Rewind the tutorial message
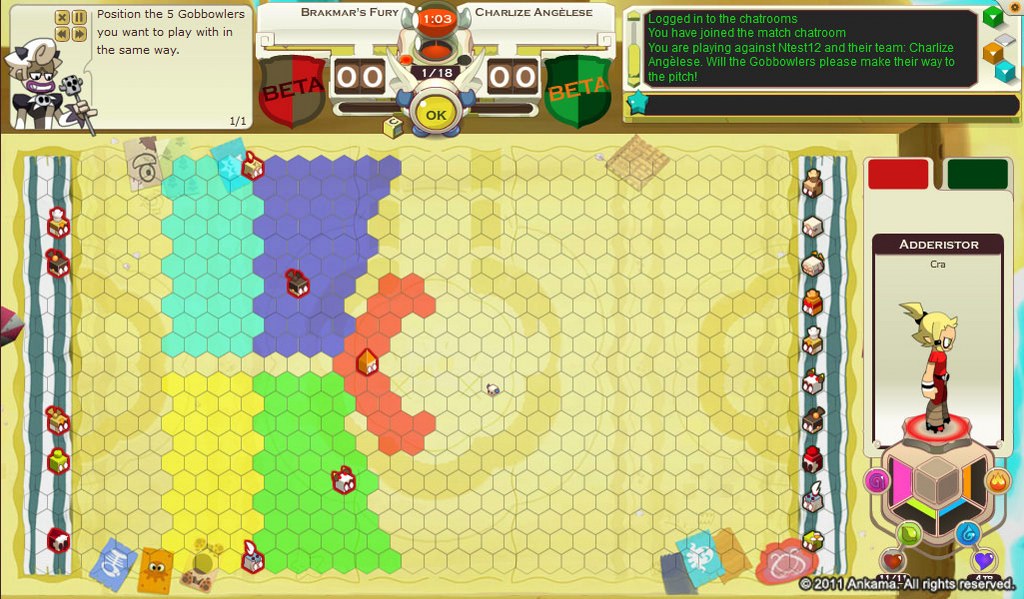 point(62,34)
